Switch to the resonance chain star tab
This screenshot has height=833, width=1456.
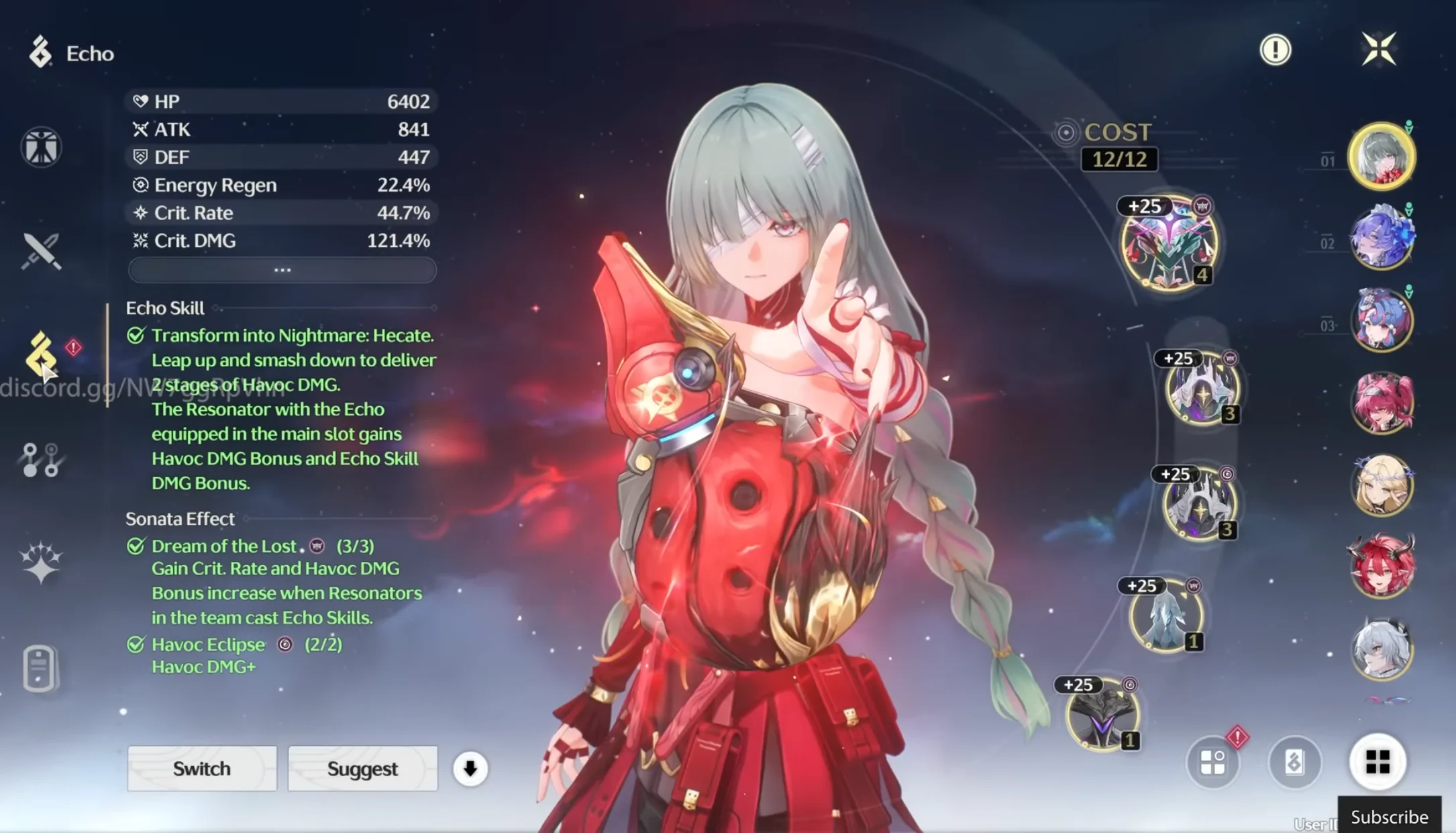[x=41, y=562]
